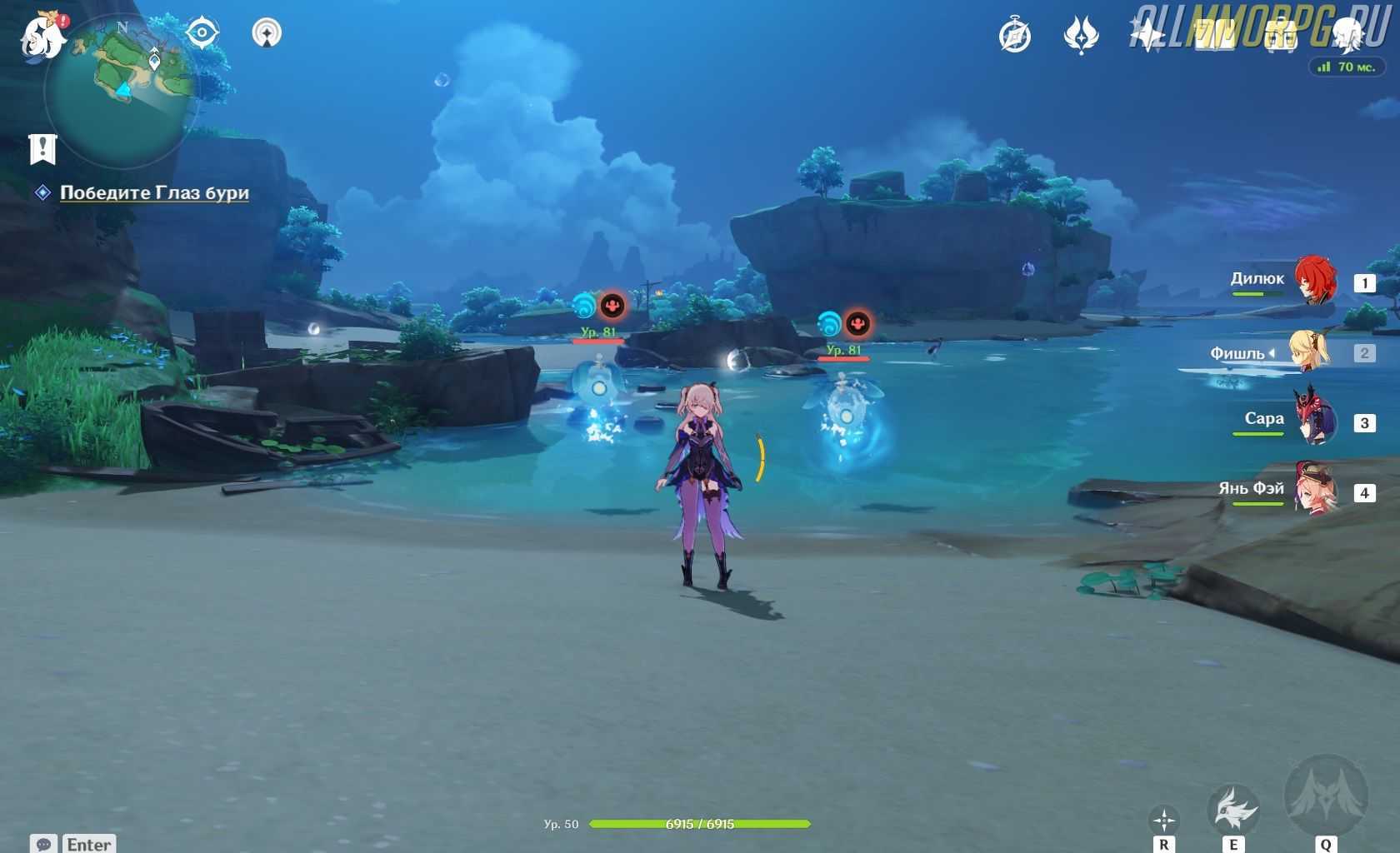1400x853 pixels.
Task: Open the character screen head icon
Action: point(1347,36)
